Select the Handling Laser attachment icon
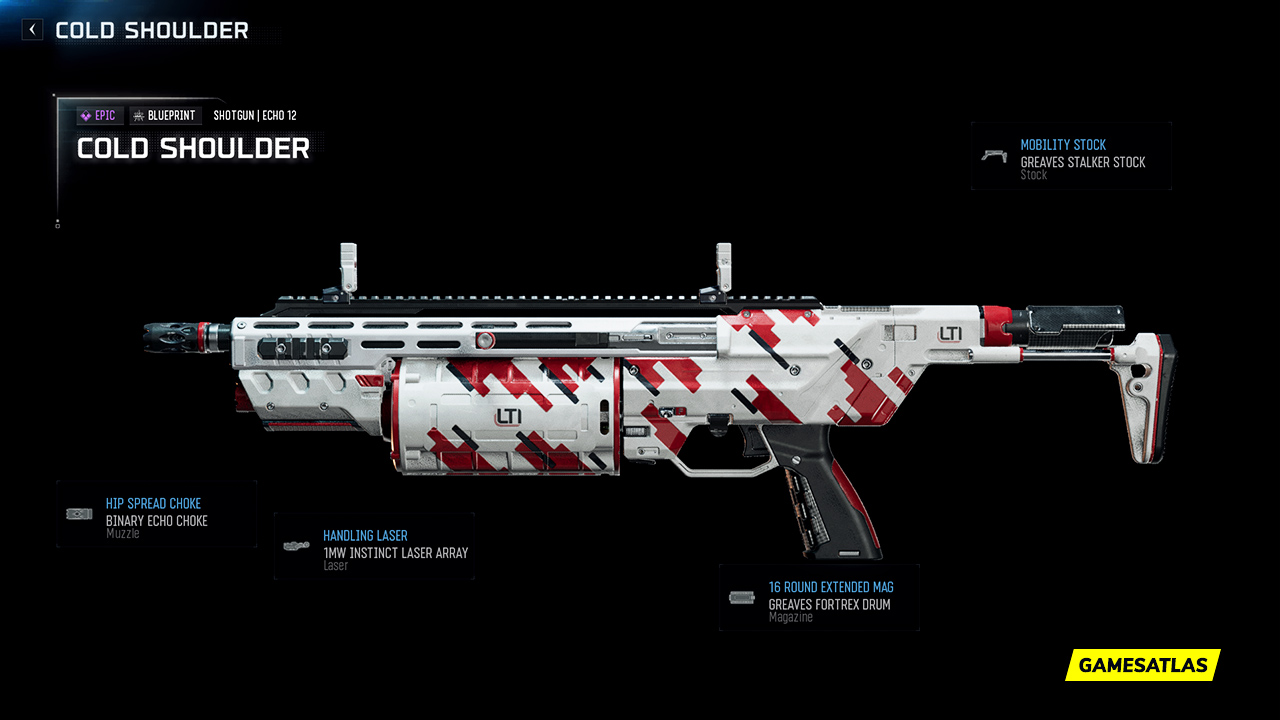The width and height of the screenshot is (1280, 720). click(x=296, y=544)
